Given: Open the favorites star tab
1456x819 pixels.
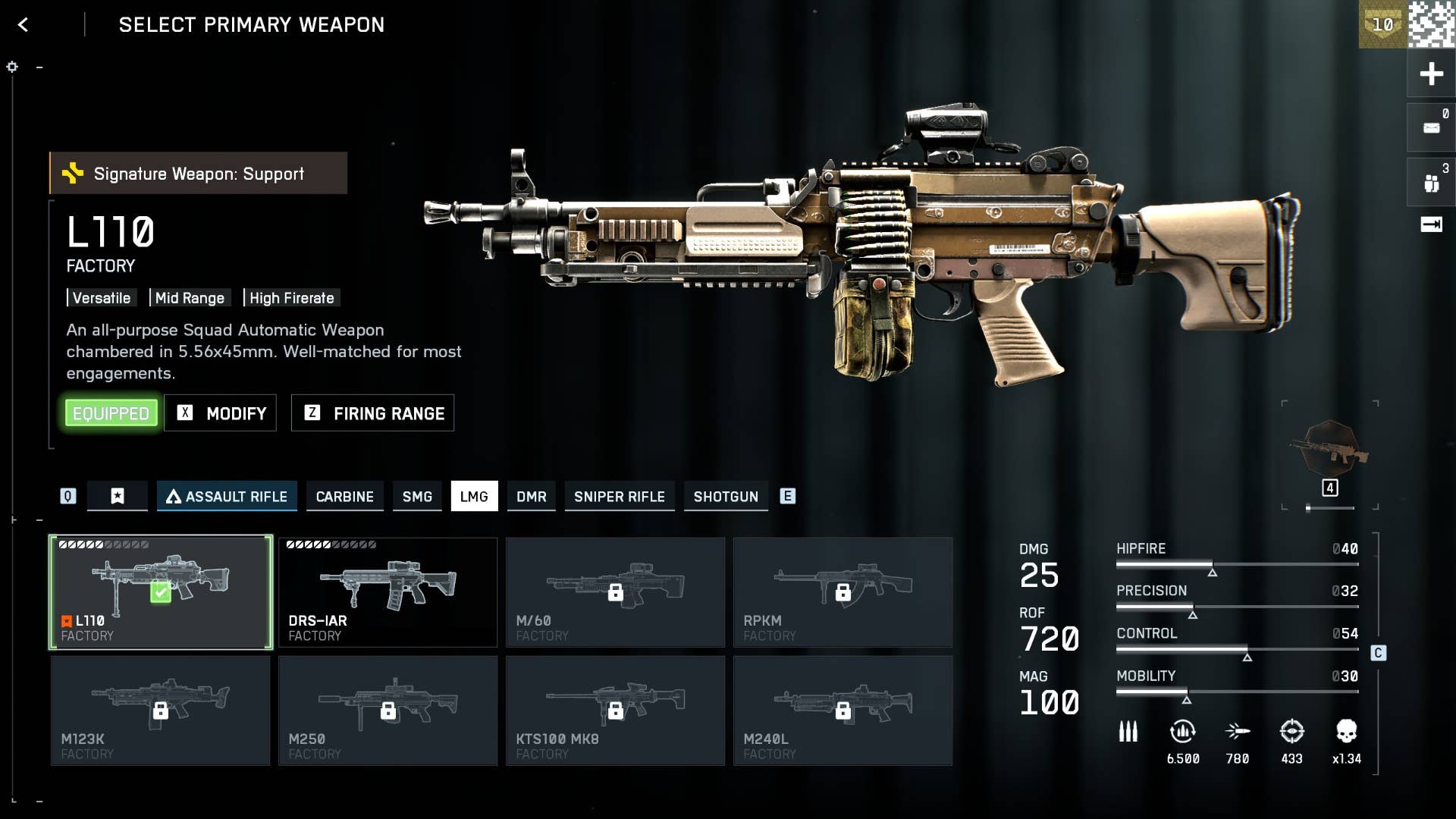Looking at the screenshot, I should coord(118,497).
